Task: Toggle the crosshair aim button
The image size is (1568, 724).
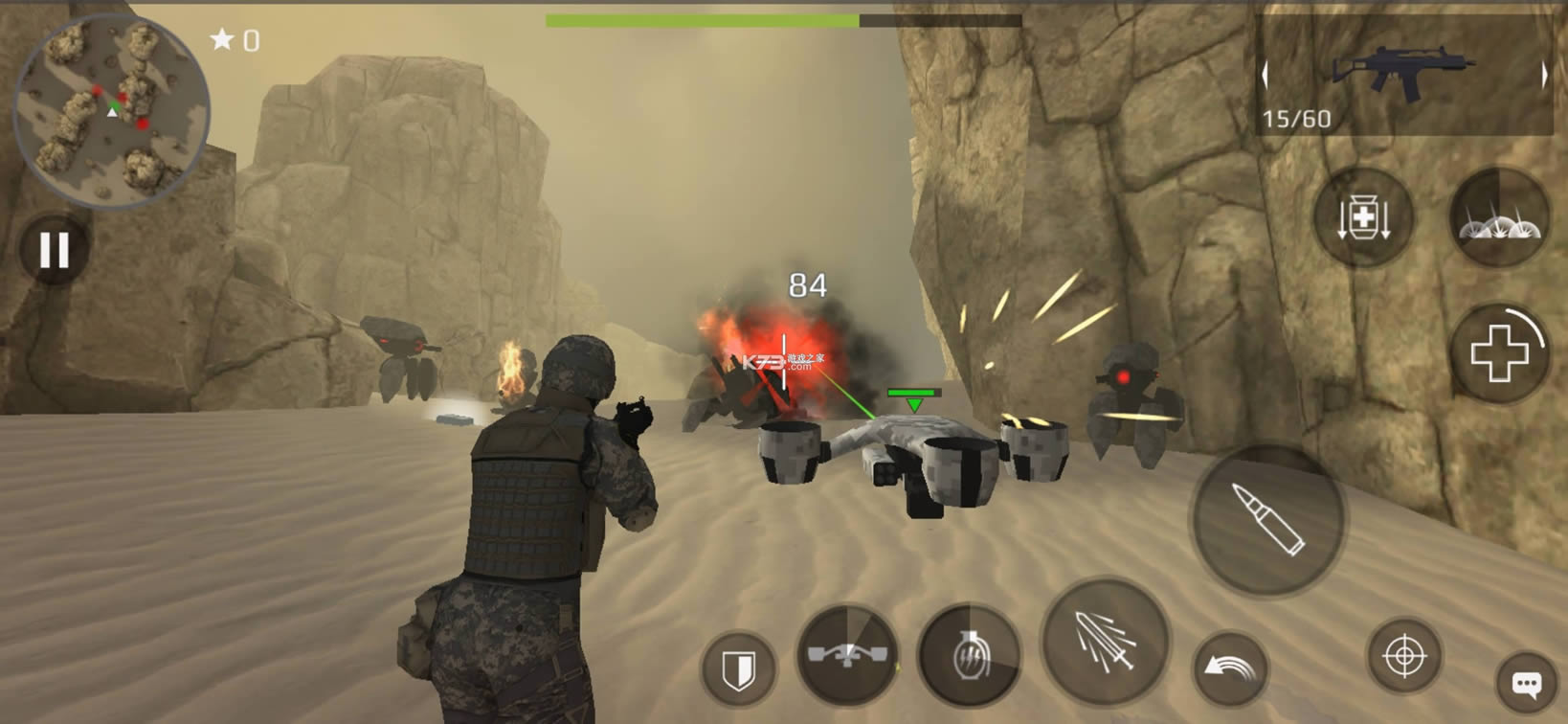Action: [1404, 657]
